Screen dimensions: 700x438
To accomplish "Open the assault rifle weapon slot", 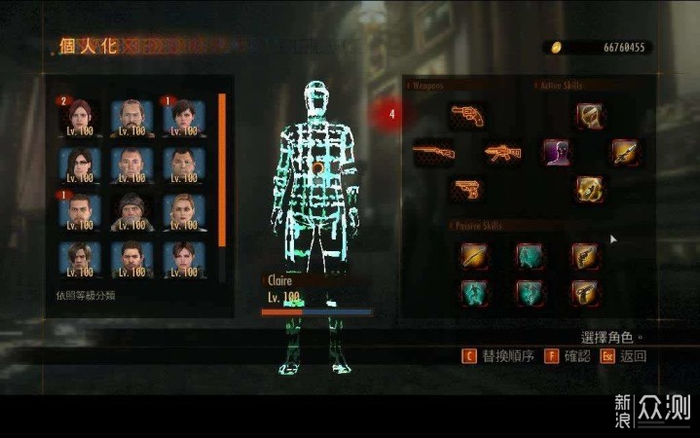I will coord(502,153).
